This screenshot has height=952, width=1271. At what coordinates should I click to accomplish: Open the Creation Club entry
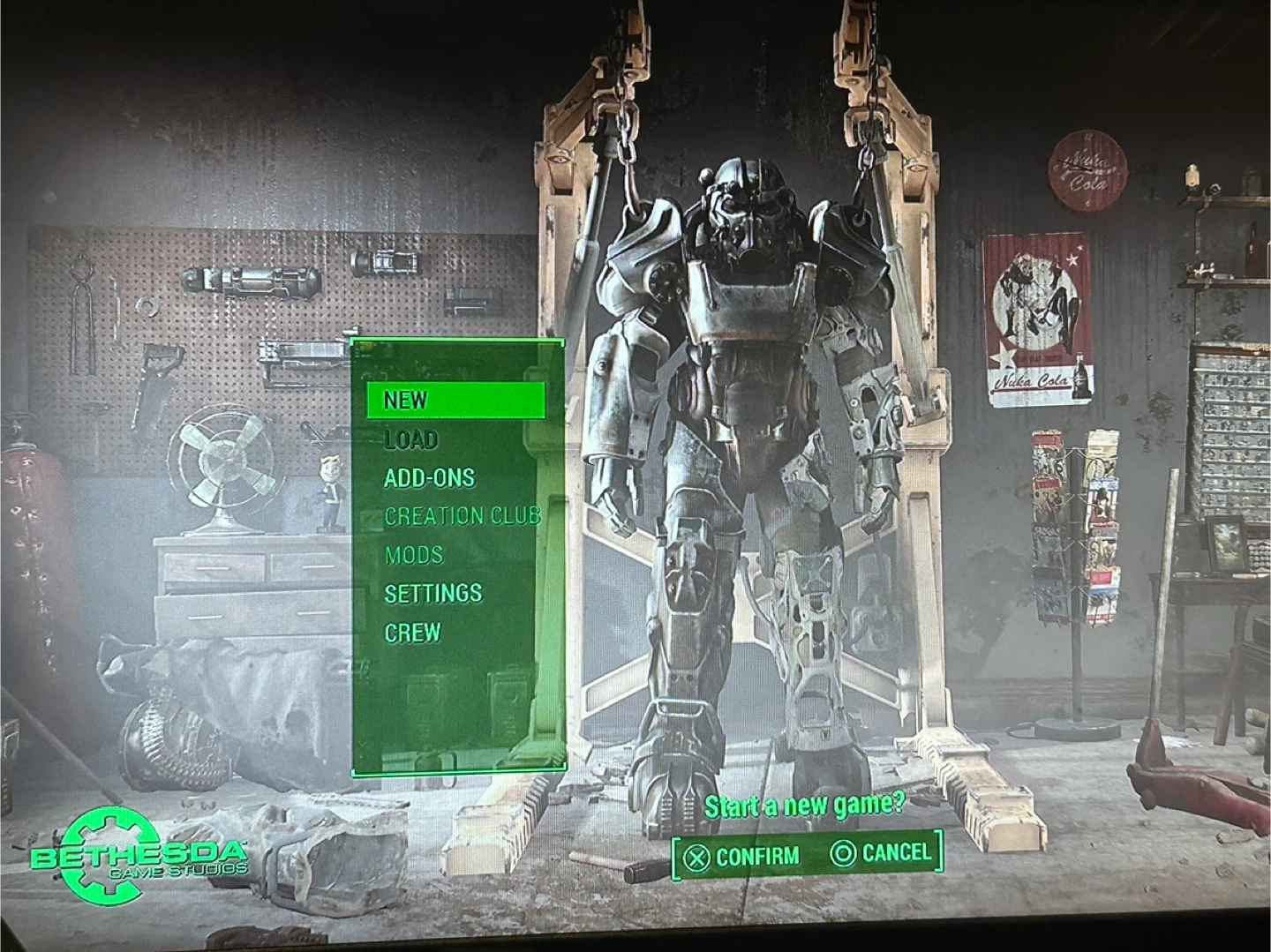coord(462,516)
